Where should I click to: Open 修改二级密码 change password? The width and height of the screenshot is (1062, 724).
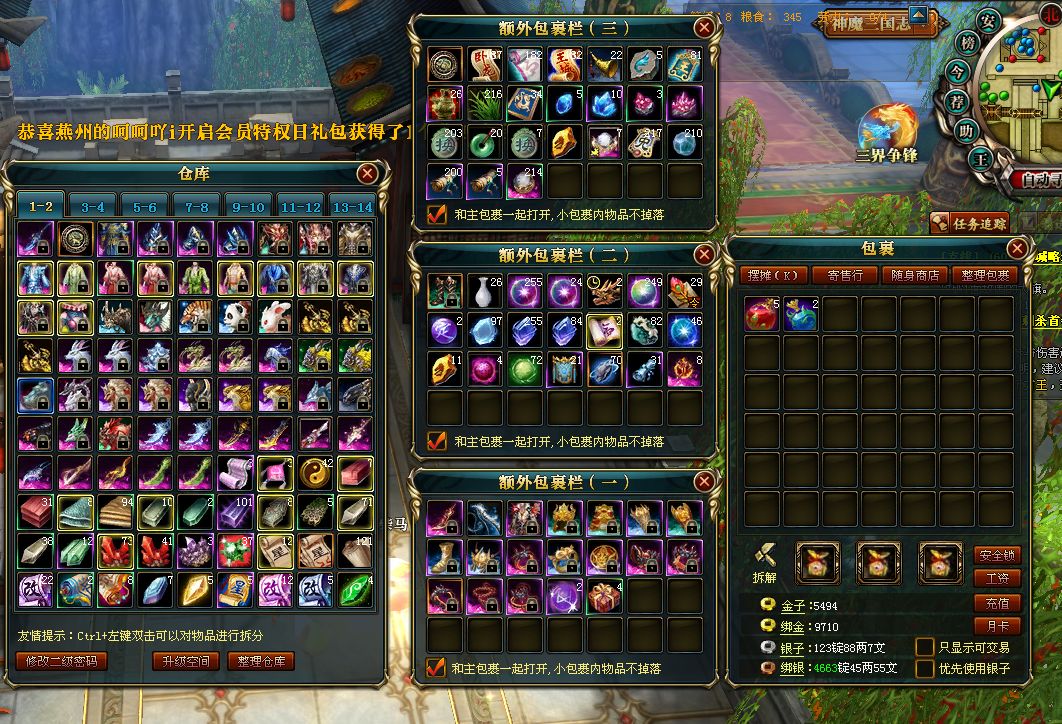click(x=62, y=661)
